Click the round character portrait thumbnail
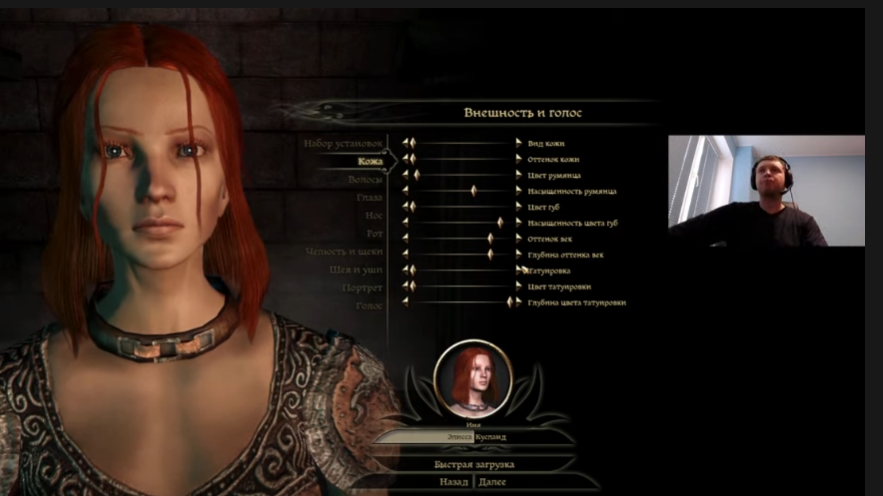This screenshot has width=883, height=496. coord(473,379)
